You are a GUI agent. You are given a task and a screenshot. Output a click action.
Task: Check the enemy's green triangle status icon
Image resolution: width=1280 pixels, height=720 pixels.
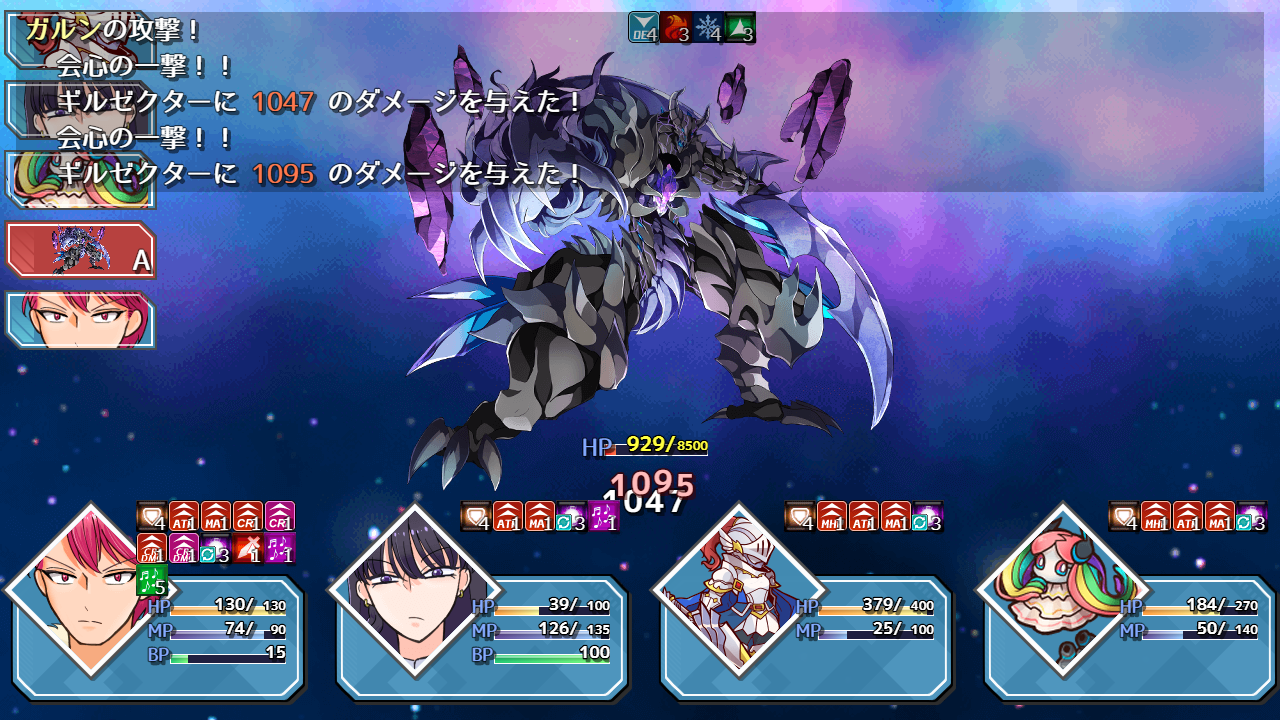click(x=740, y=27)
